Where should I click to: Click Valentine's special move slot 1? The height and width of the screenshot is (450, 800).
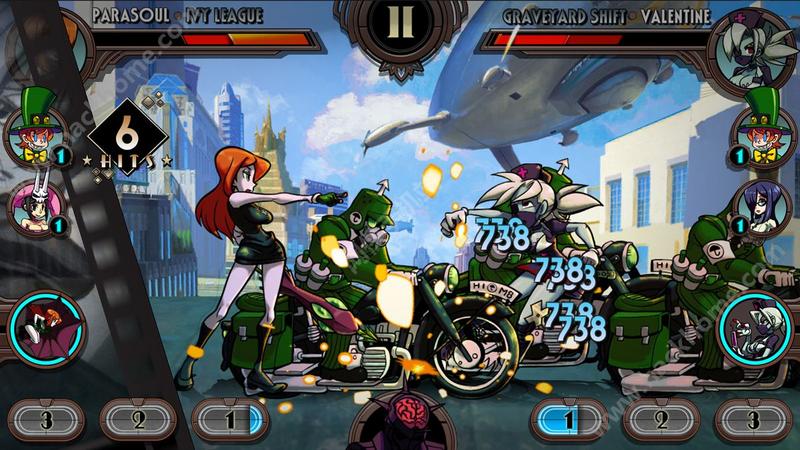pos(568,419)
